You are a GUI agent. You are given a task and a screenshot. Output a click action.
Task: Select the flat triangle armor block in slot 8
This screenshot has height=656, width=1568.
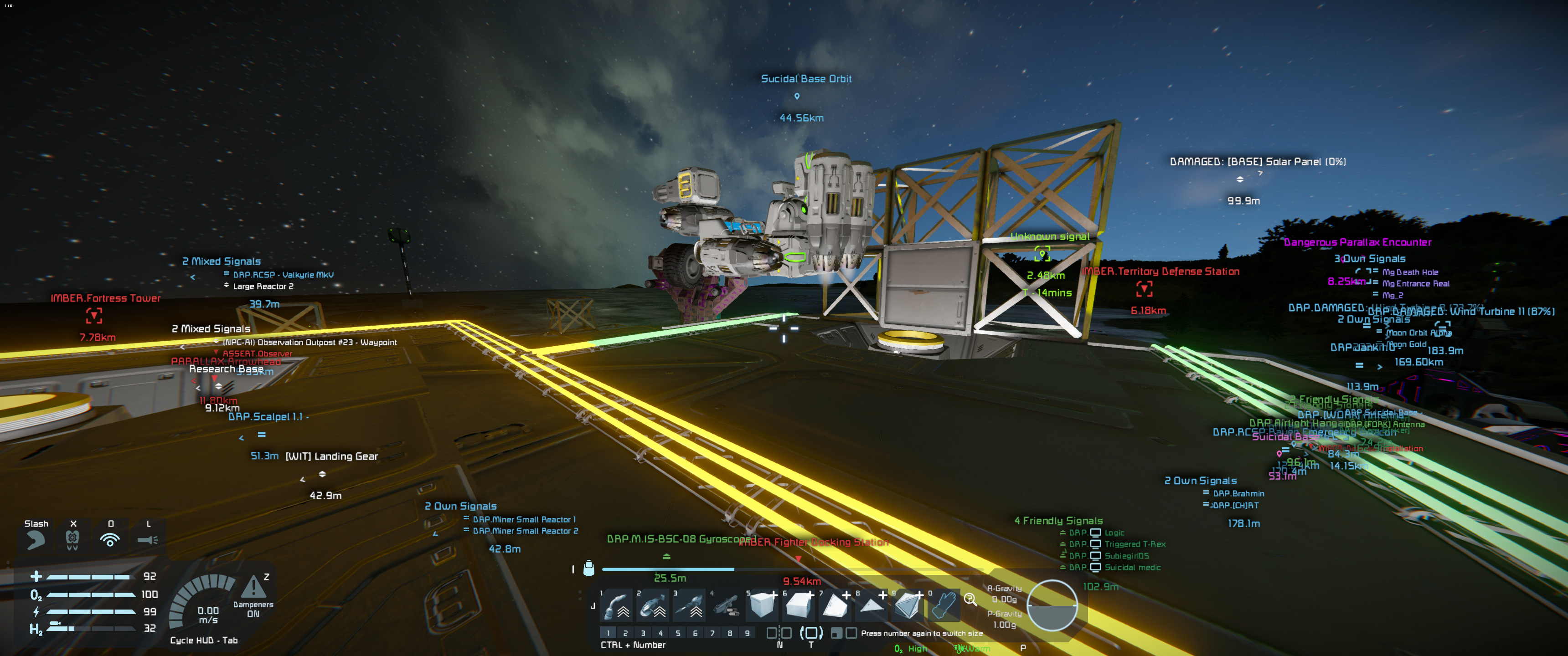click(872, 605)
